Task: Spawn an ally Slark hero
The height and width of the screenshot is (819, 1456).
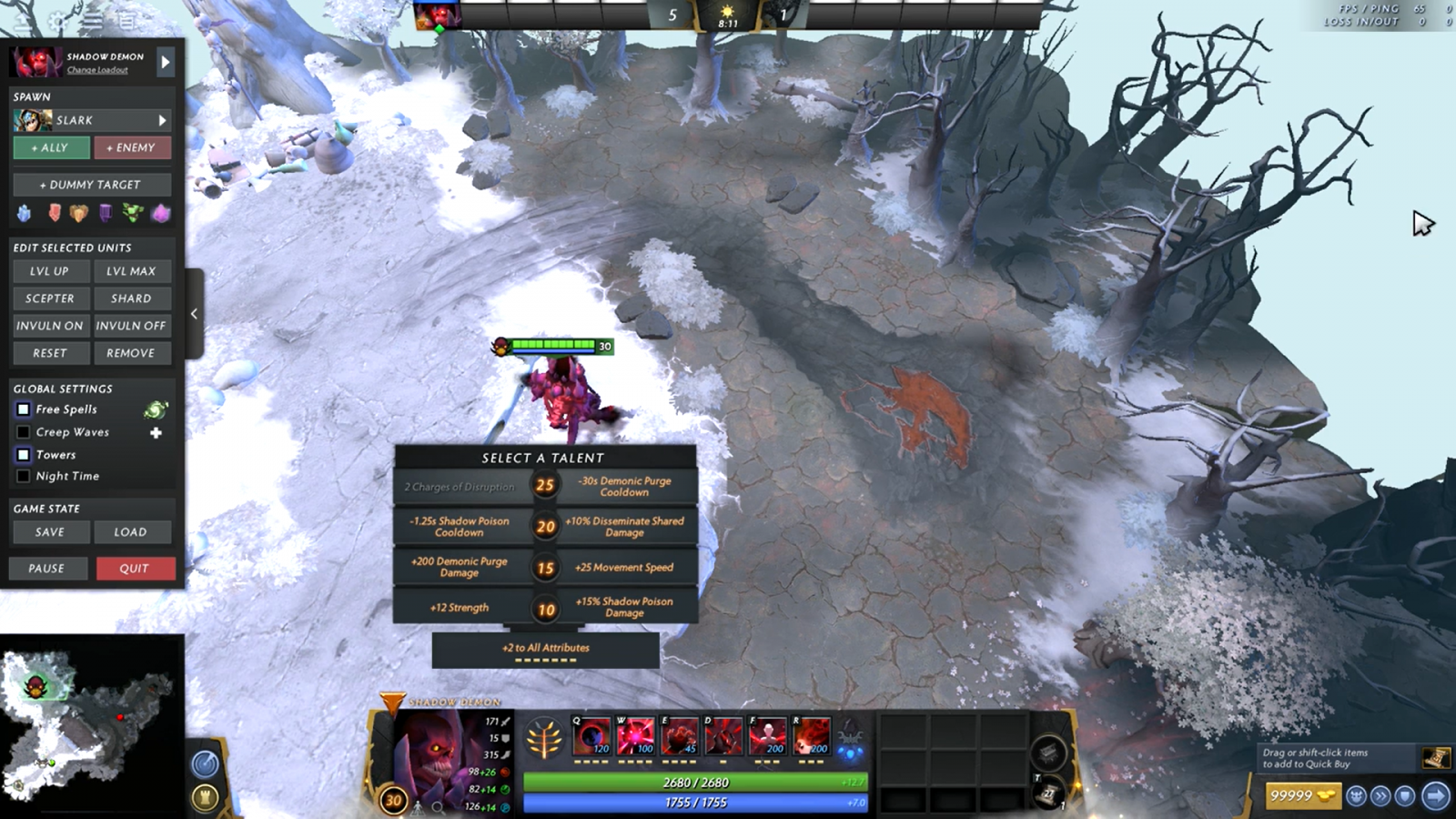Action: (51, 147)
